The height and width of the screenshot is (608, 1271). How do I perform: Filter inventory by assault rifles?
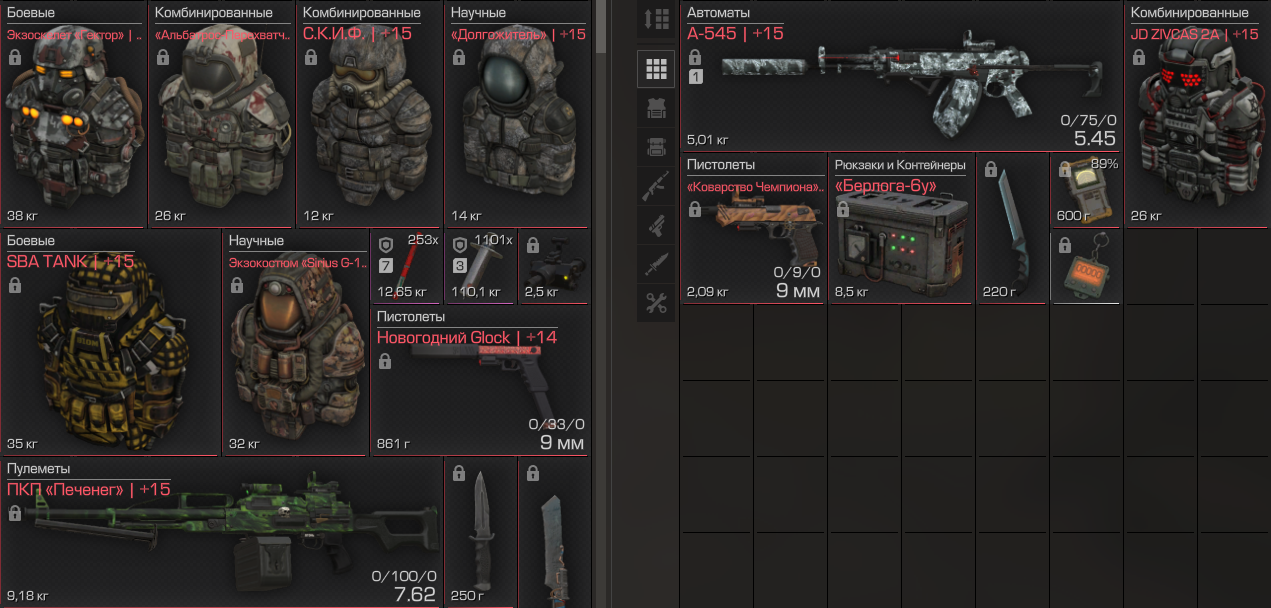656,186
